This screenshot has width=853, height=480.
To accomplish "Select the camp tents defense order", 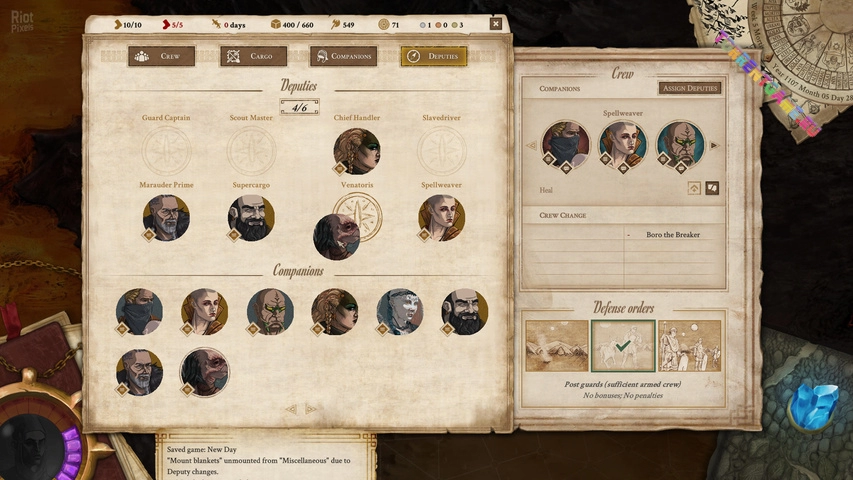I will click(557, 346).
